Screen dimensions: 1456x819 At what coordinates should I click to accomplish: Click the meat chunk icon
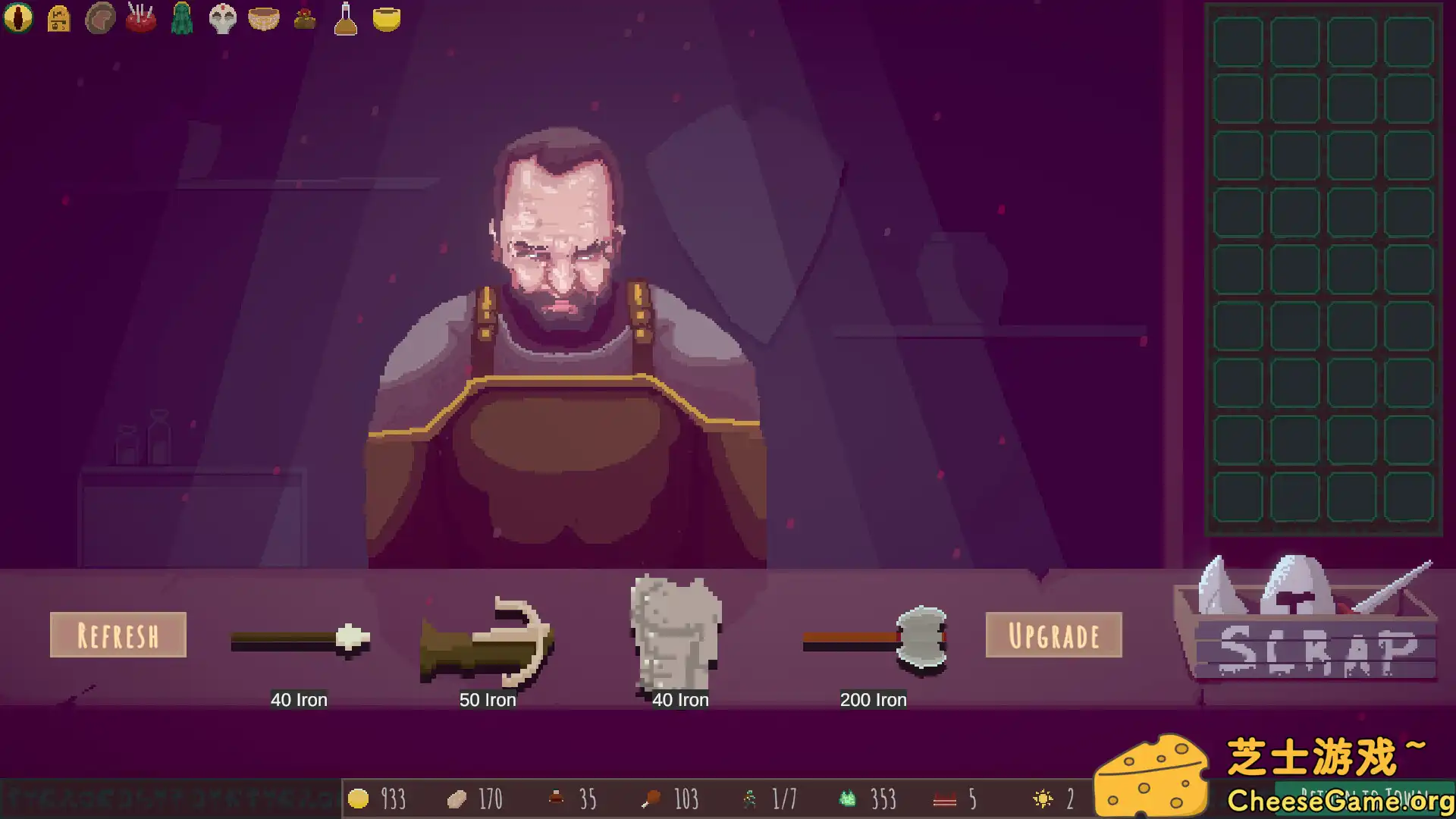[100, 19]
